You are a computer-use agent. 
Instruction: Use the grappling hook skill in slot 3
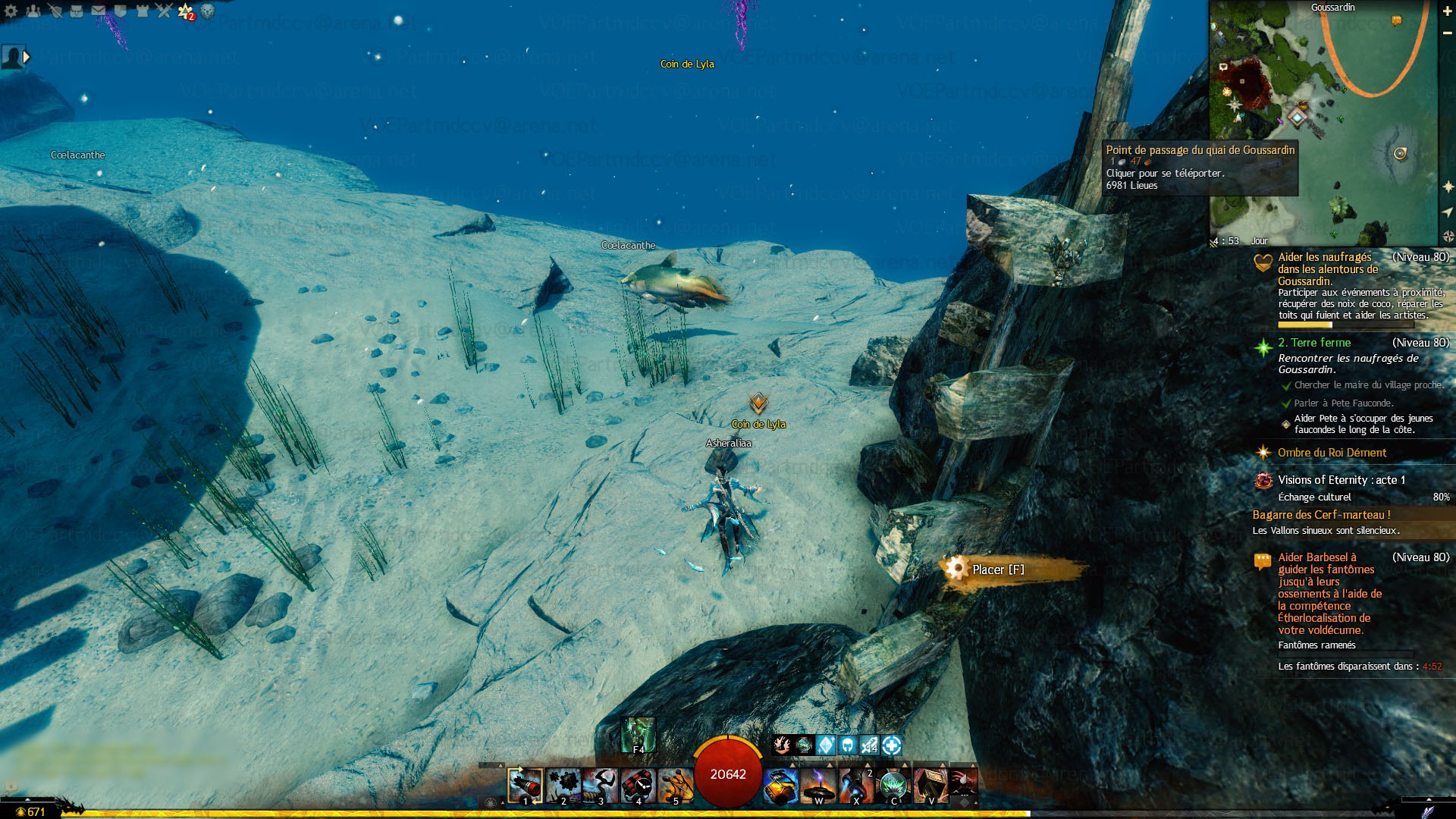(x=601, y=785)
